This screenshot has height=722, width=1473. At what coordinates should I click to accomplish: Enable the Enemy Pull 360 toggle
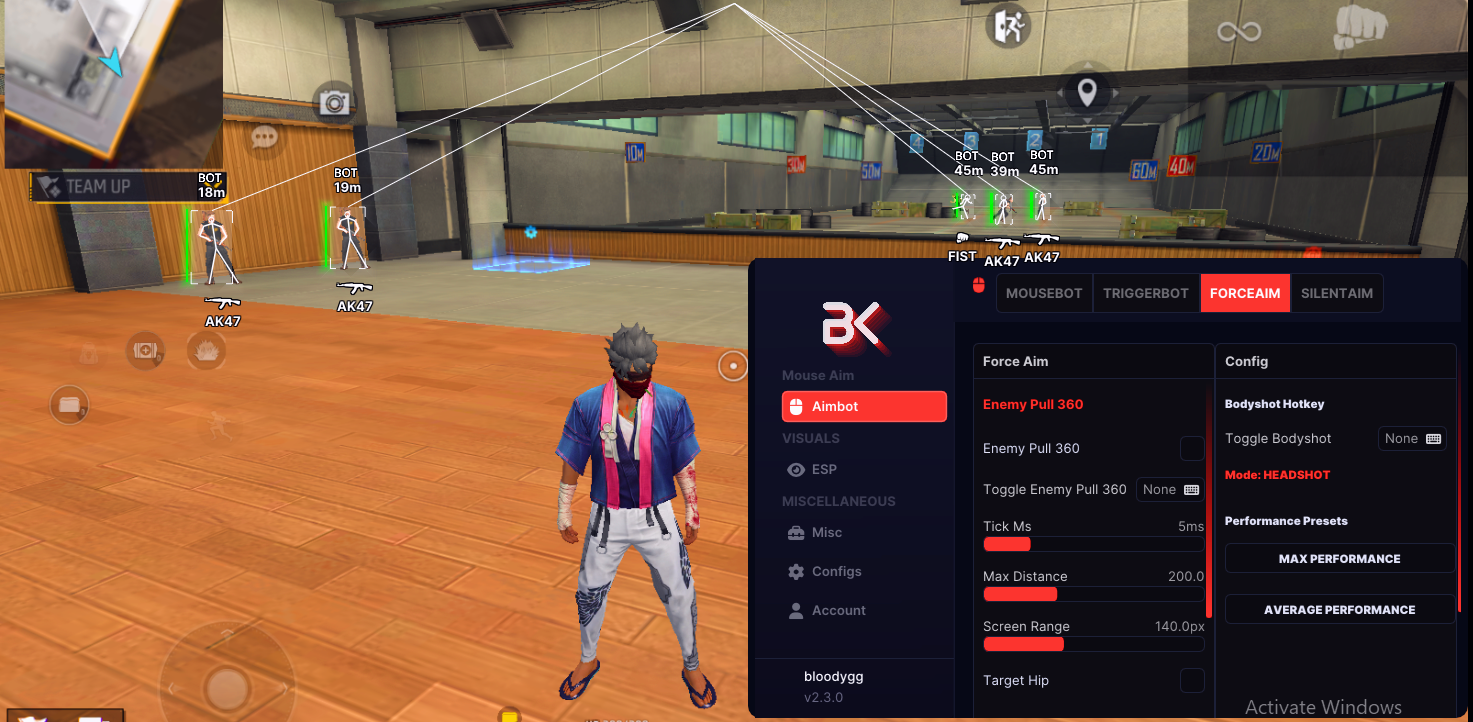tap(1192, 448)
